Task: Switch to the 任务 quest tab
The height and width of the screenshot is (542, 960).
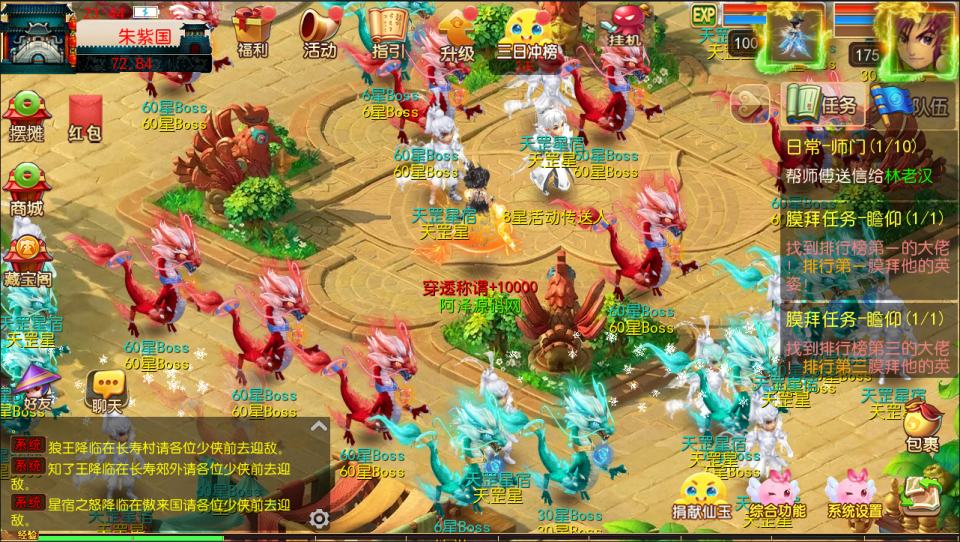Action: pos(823,104)
